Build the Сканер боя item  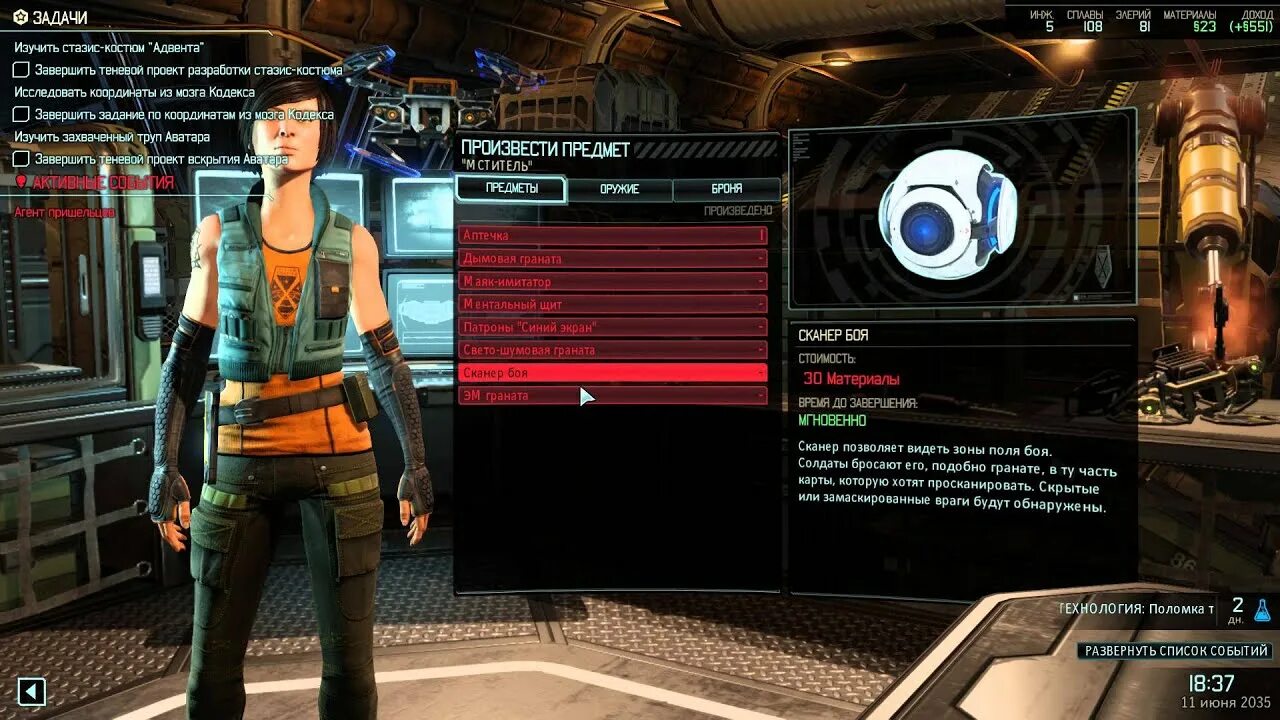pos(612,373)
